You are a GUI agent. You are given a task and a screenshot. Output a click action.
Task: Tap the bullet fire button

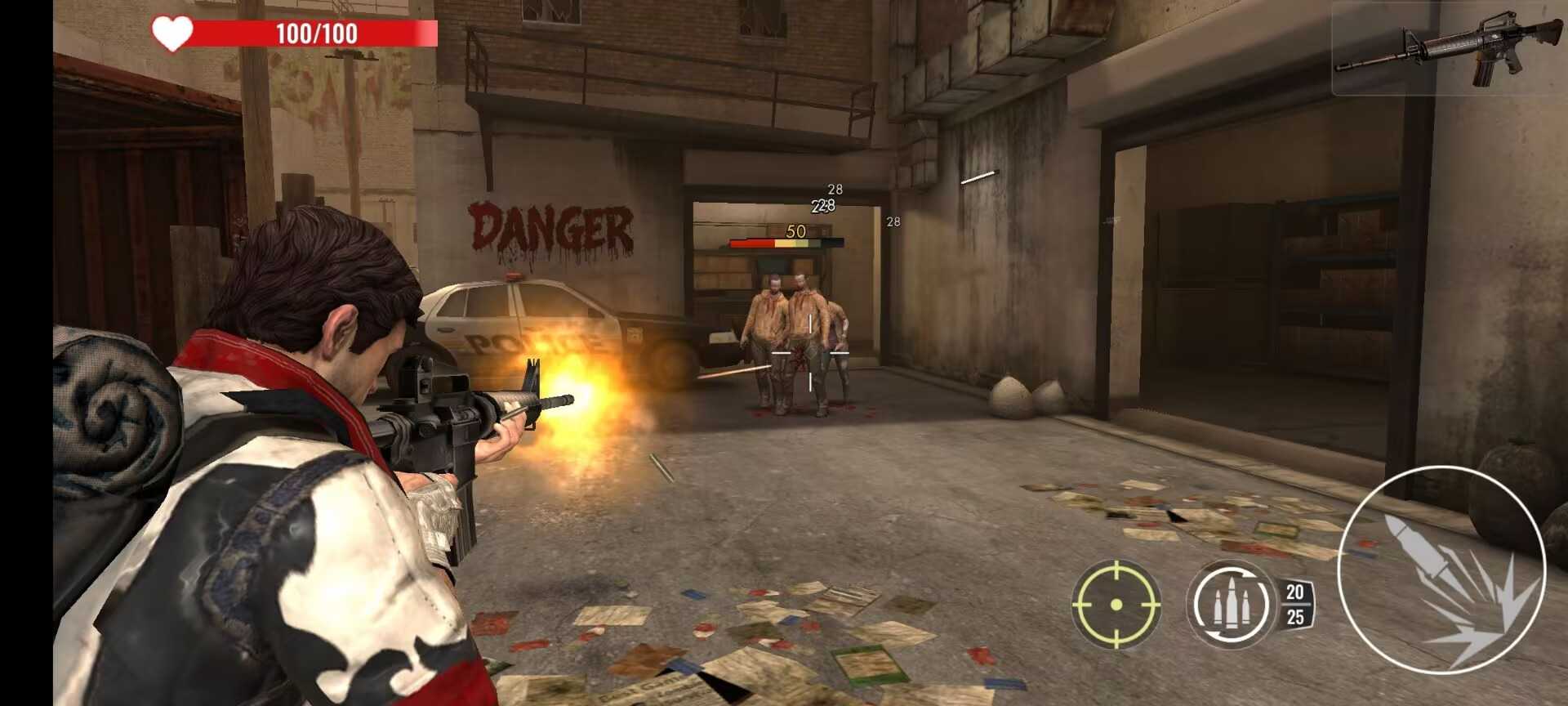pyautogui.click(x=1442, y=570)
